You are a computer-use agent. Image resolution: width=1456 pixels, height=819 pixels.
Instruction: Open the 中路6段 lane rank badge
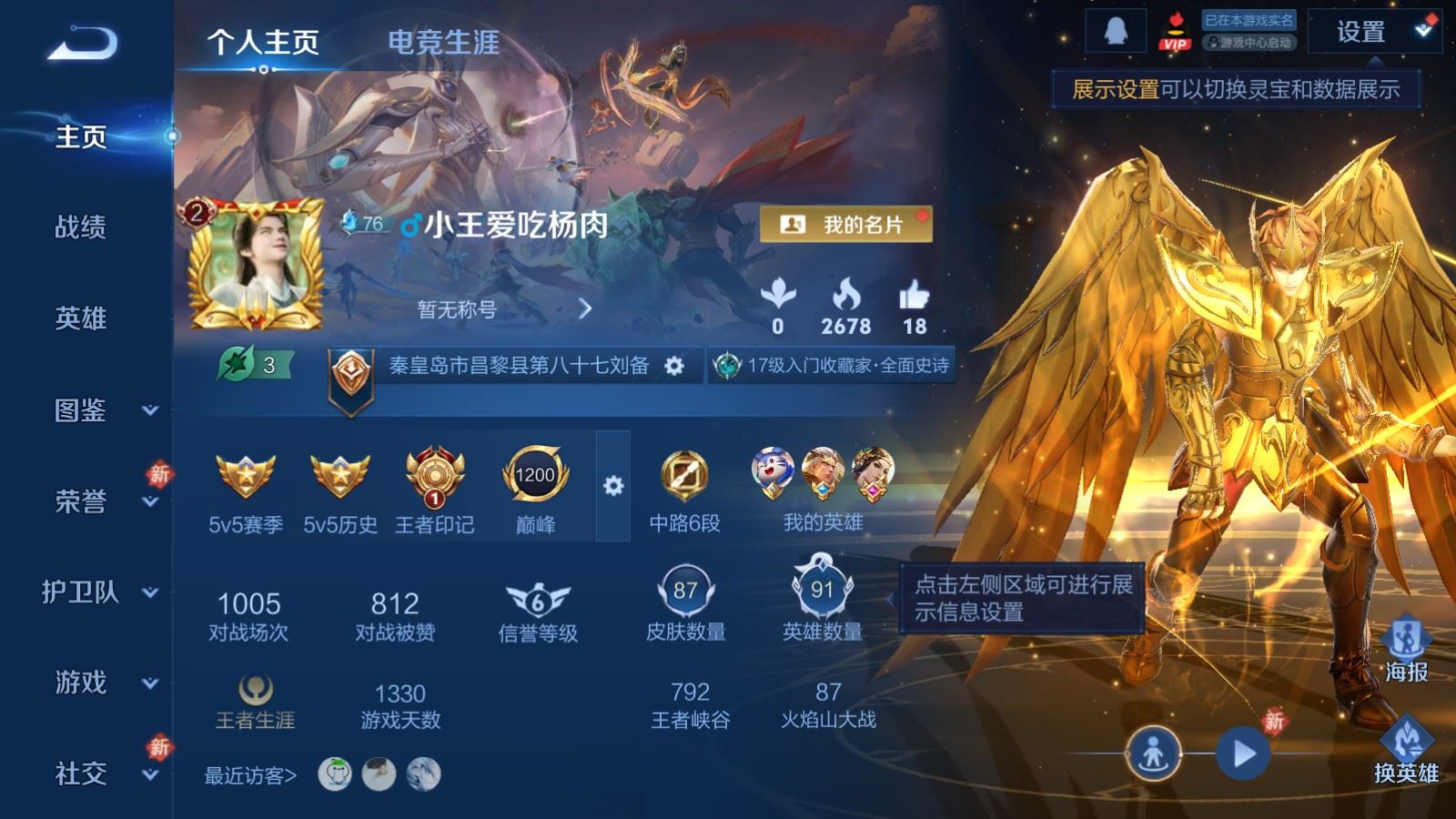(685, 475)
